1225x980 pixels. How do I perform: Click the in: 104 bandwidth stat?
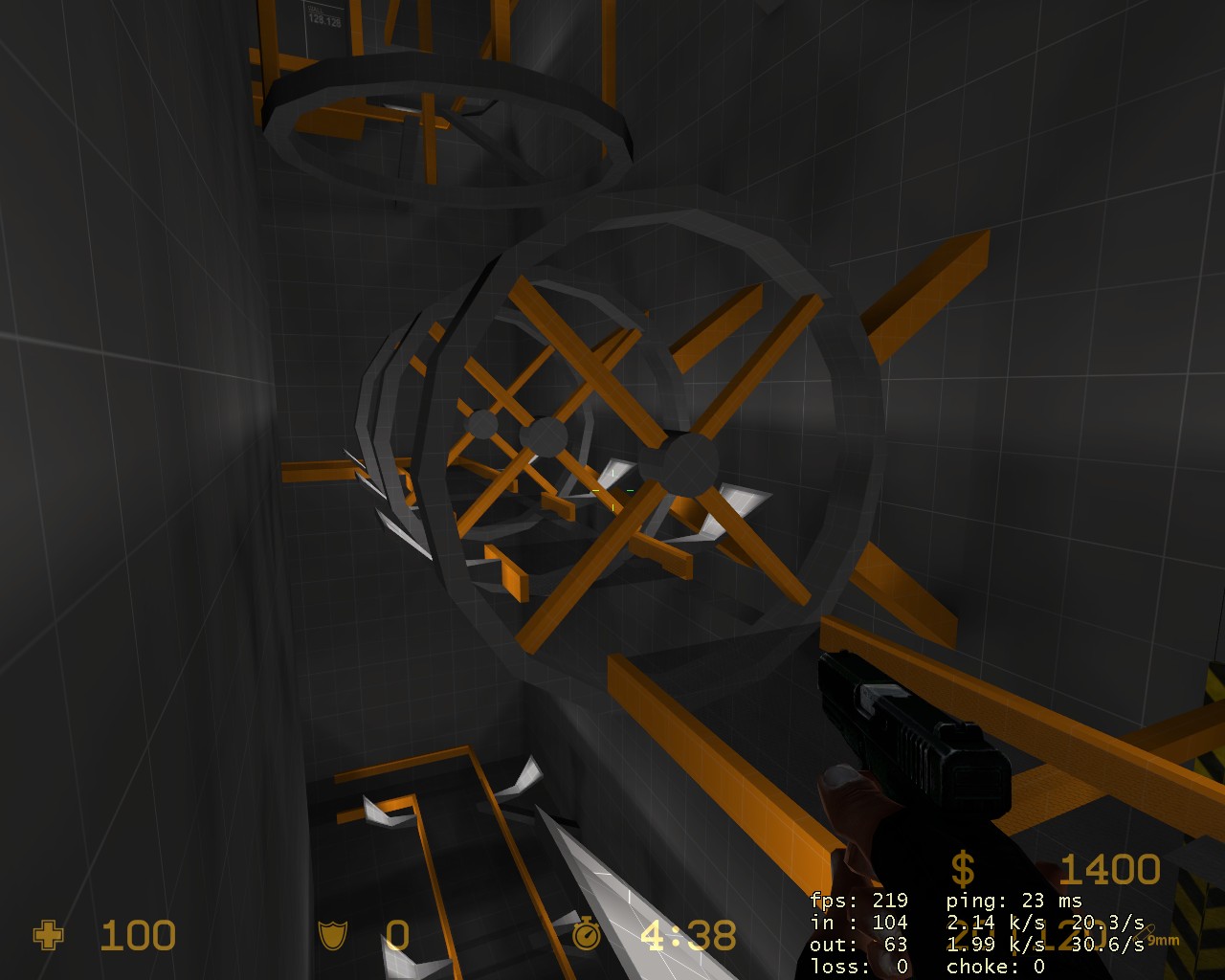click(859, 923)
